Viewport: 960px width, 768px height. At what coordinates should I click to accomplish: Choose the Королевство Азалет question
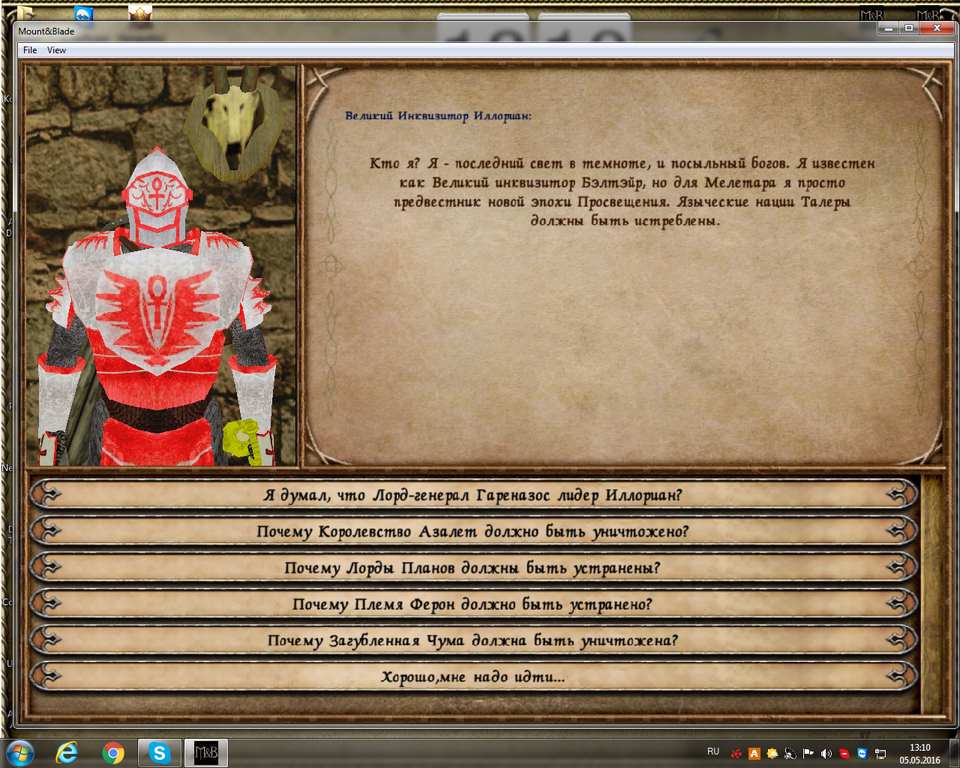tap(473, 531)
